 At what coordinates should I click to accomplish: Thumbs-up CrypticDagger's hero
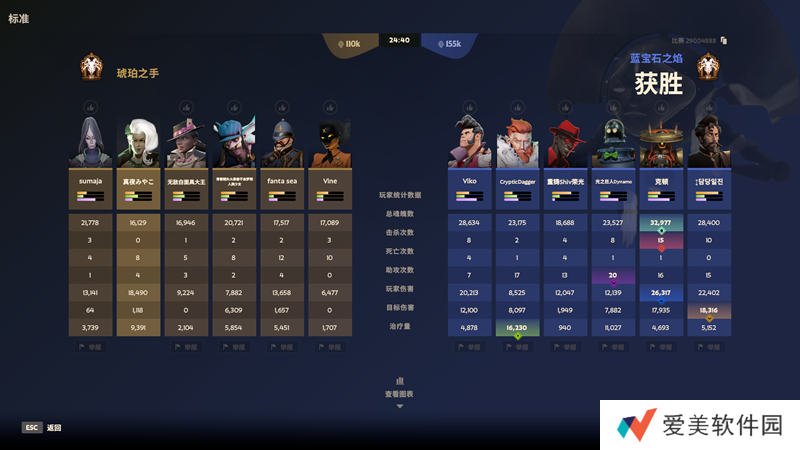tap(517, 107)
